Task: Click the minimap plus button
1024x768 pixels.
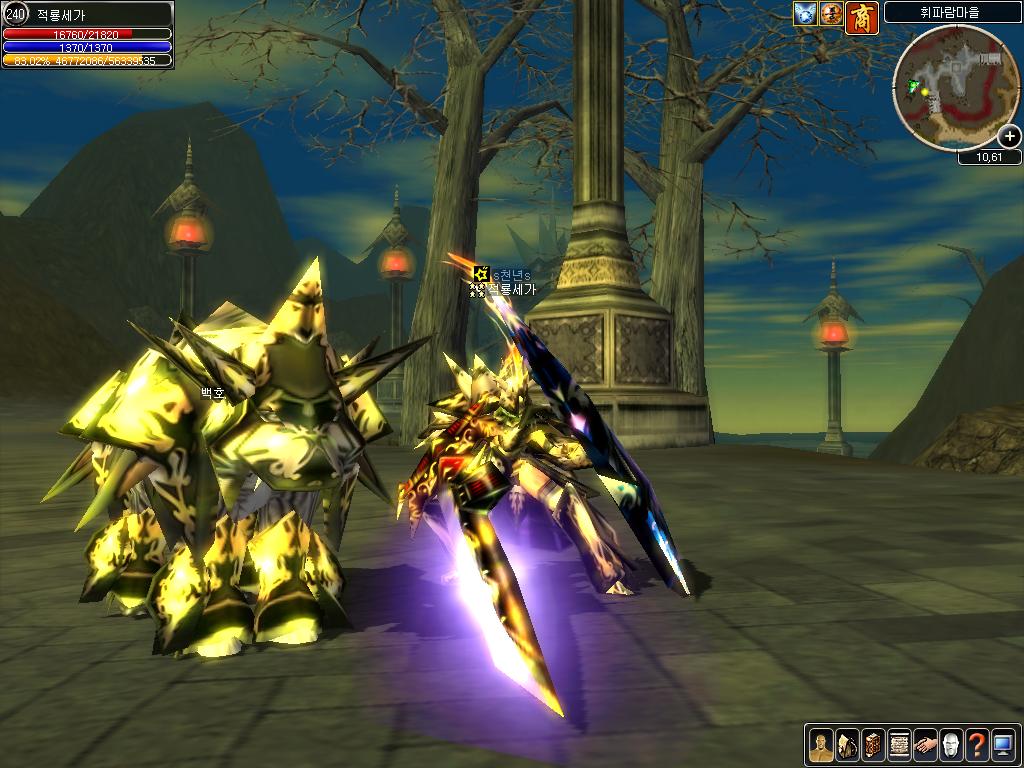Action: tap(1009, 137)
